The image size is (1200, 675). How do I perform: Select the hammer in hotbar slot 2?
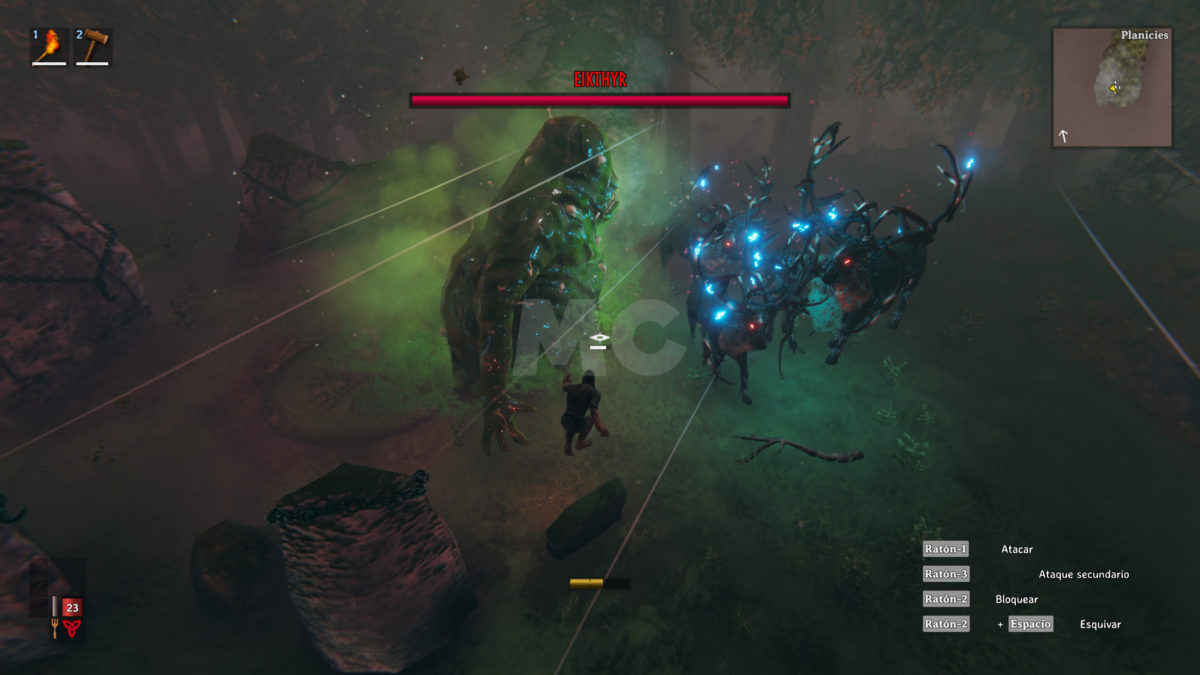pos(93,46)
